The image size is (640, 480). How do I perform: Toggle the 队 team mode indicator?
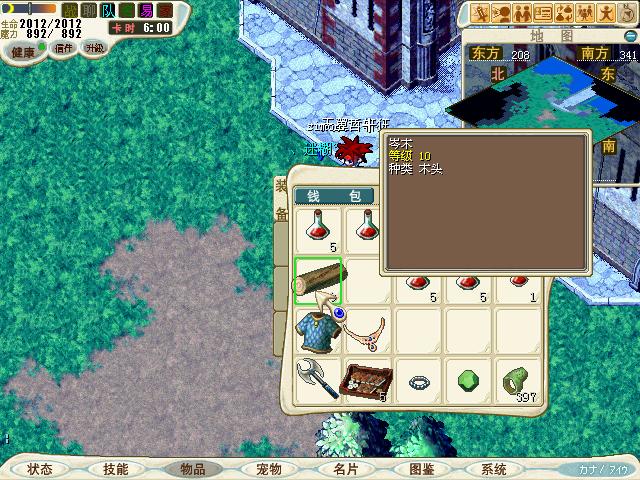click(108, 10)
